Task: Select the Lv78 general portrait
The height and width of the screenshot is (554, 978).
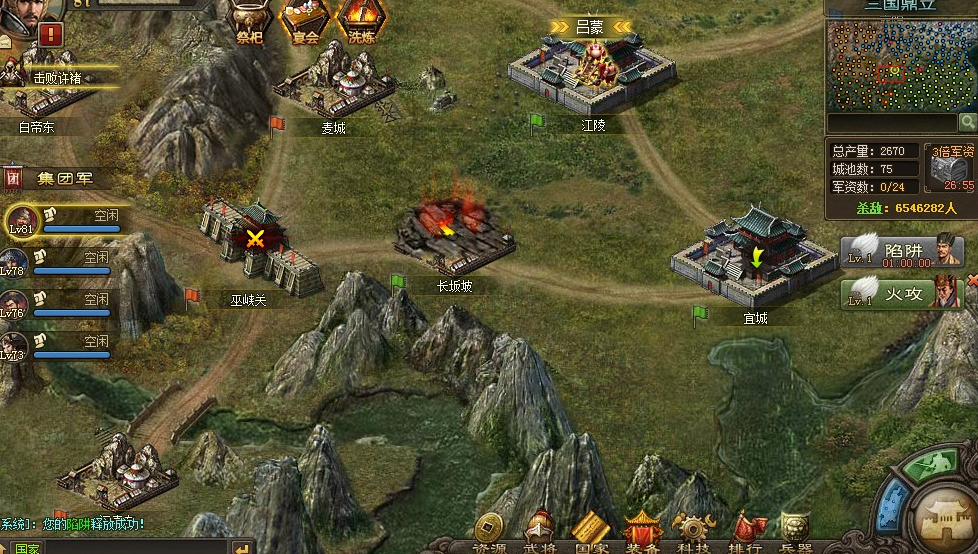Action: point(14,259)
